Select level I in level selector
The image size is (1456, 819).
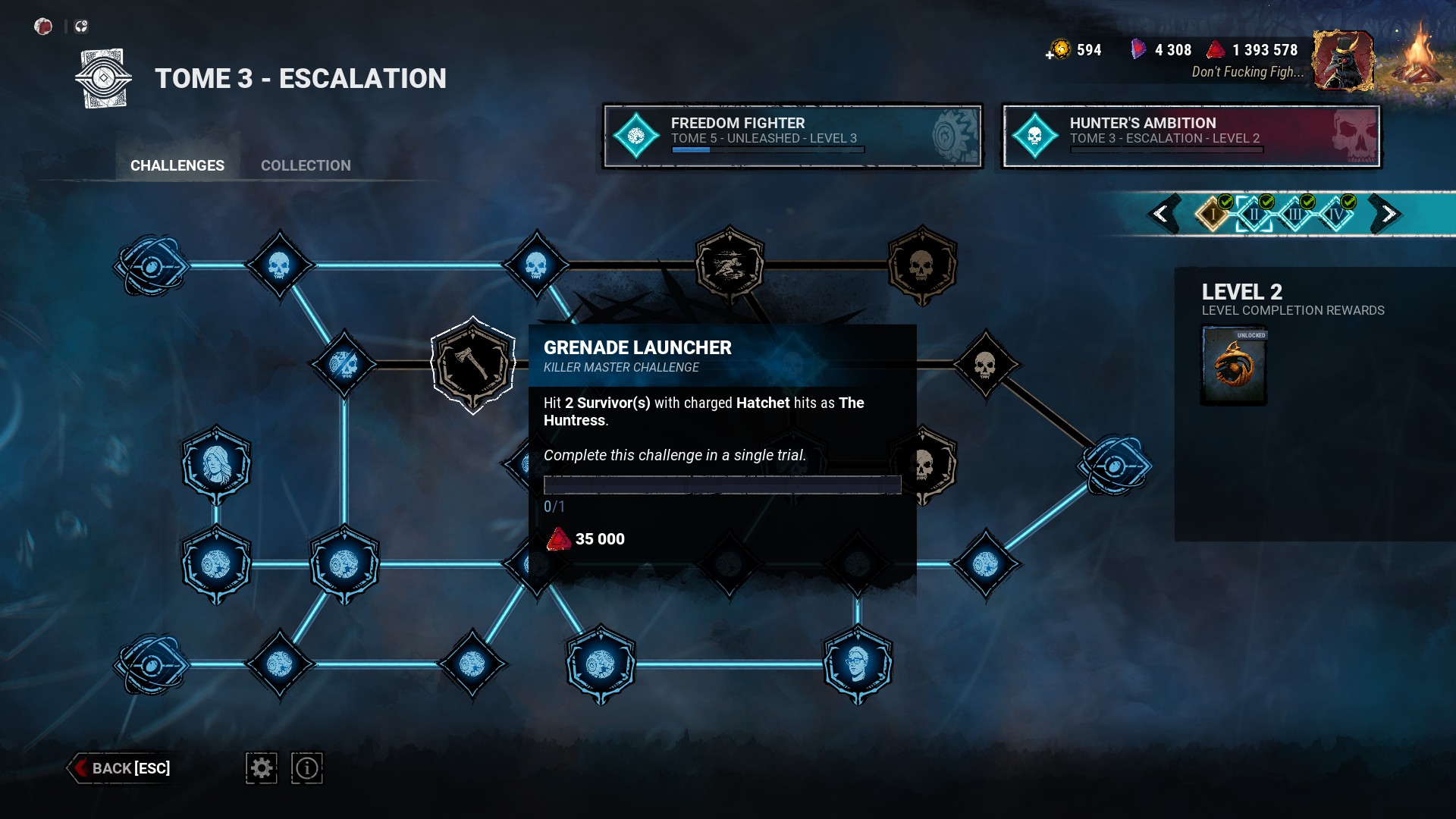1213,214
